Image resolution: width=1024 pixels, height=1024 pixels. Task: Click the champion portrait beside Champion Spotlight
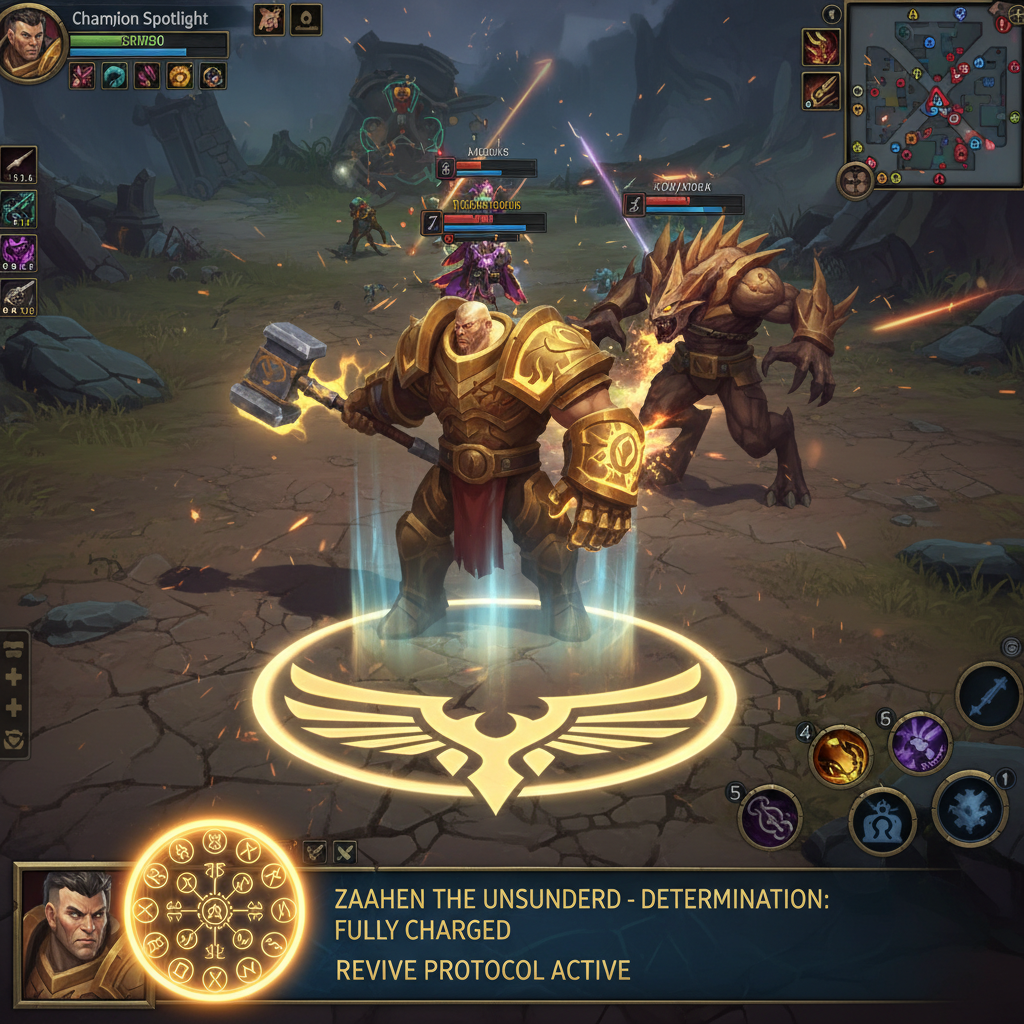point(31,43)
